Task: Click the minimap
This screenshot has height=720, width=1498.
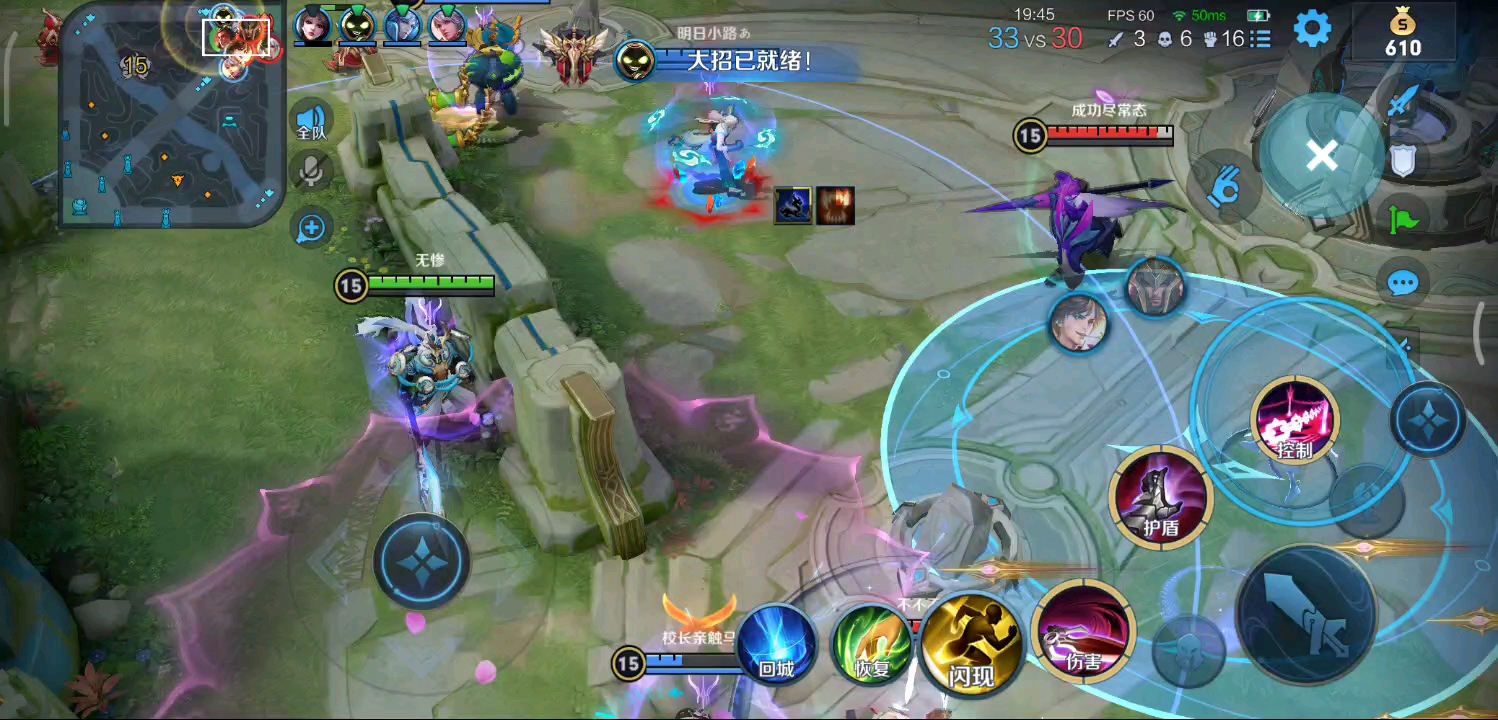Action: pyautogui.click(x=172, y=115)
